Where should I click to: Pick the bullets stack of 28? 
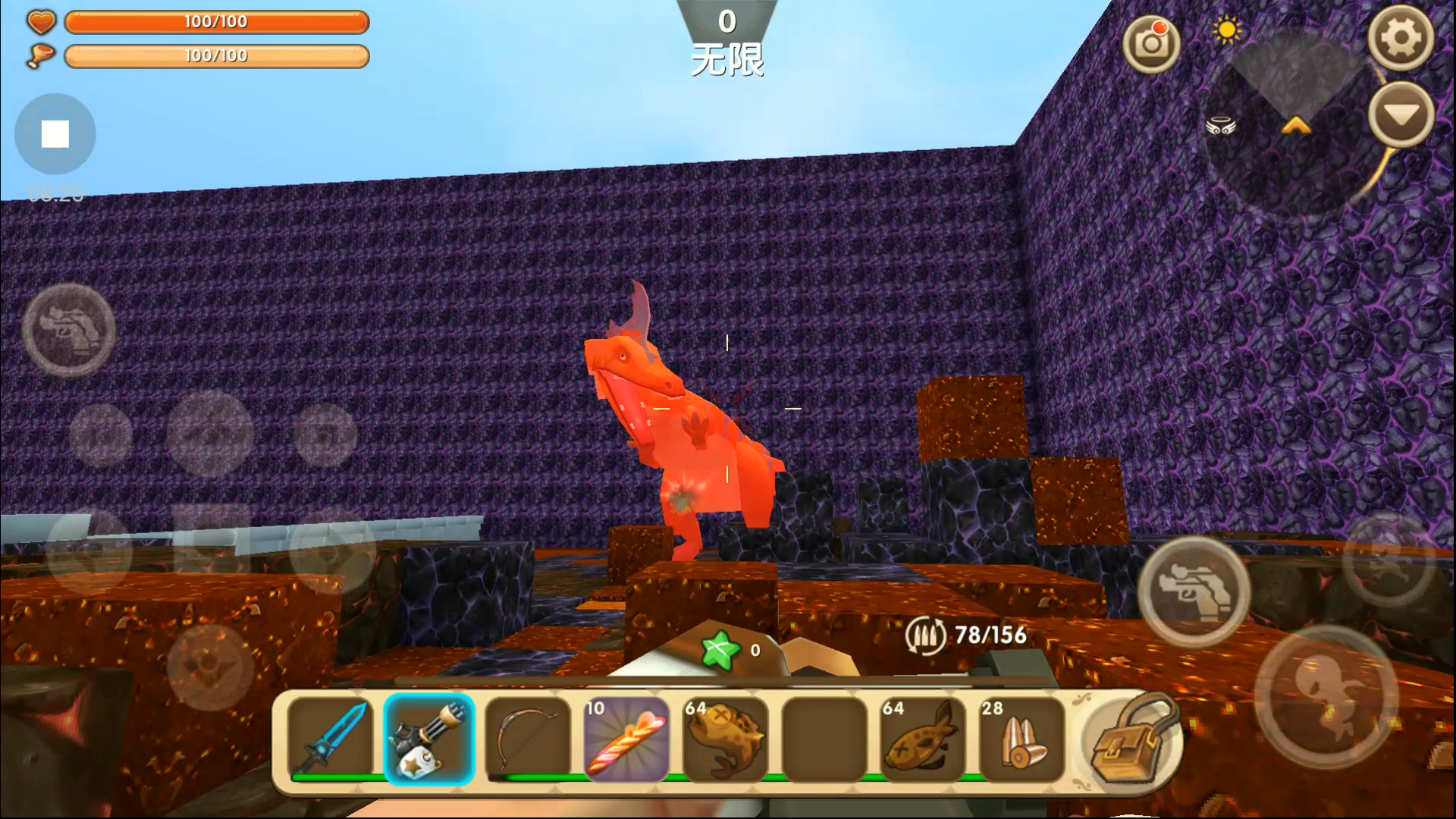(x=1021, y=739)
